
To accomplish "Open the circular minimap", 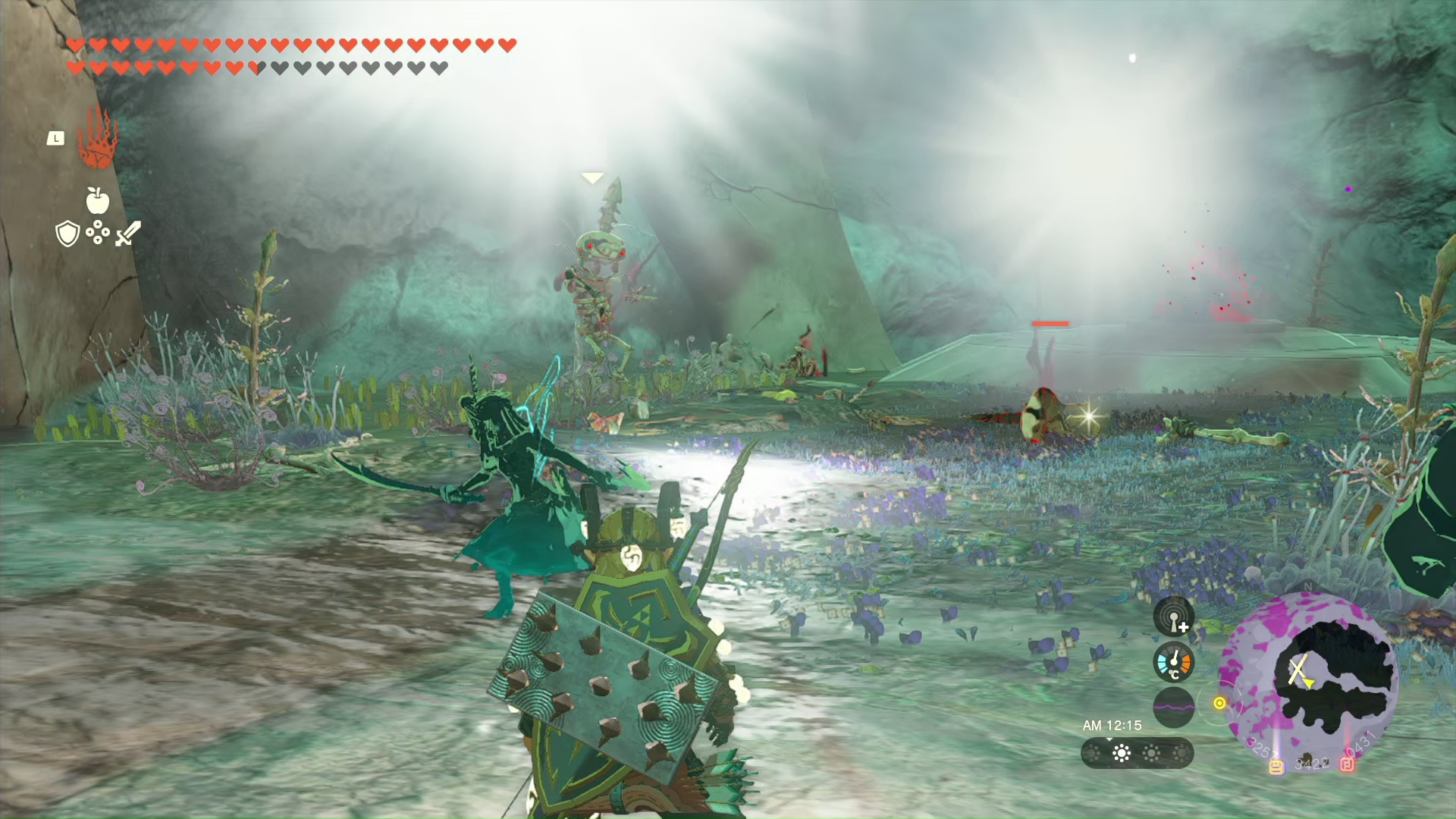I will click(1308, 677).
